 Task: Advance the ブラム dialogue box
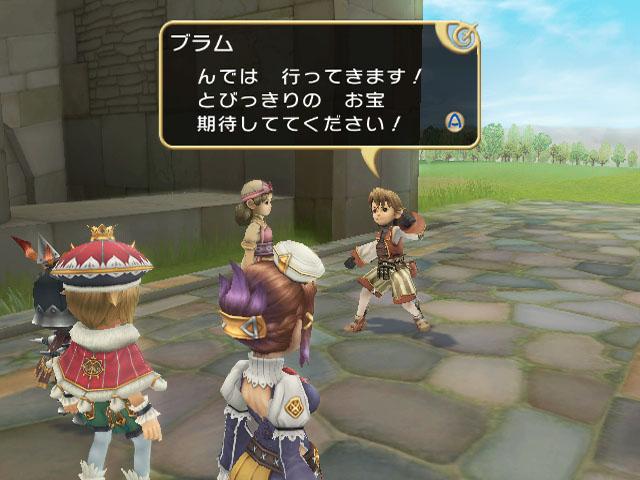pos(455,122)
